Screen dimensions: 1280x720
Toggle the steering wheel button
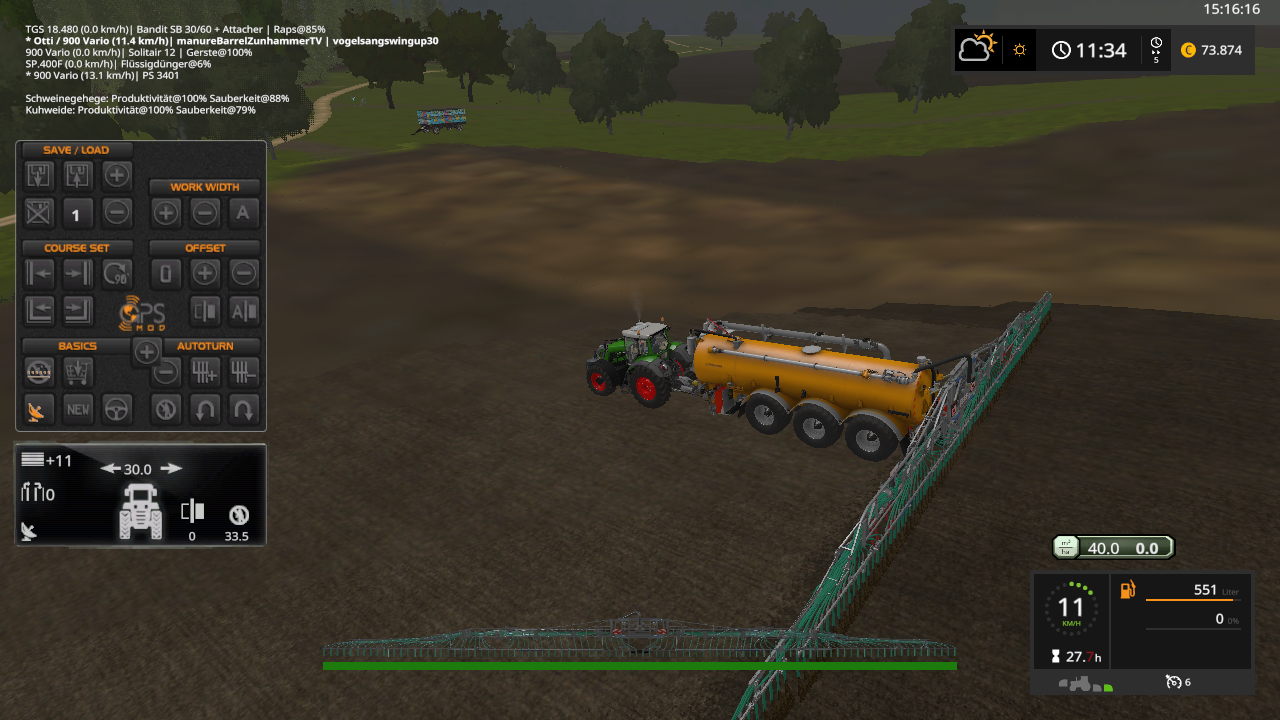pos(117,408)
